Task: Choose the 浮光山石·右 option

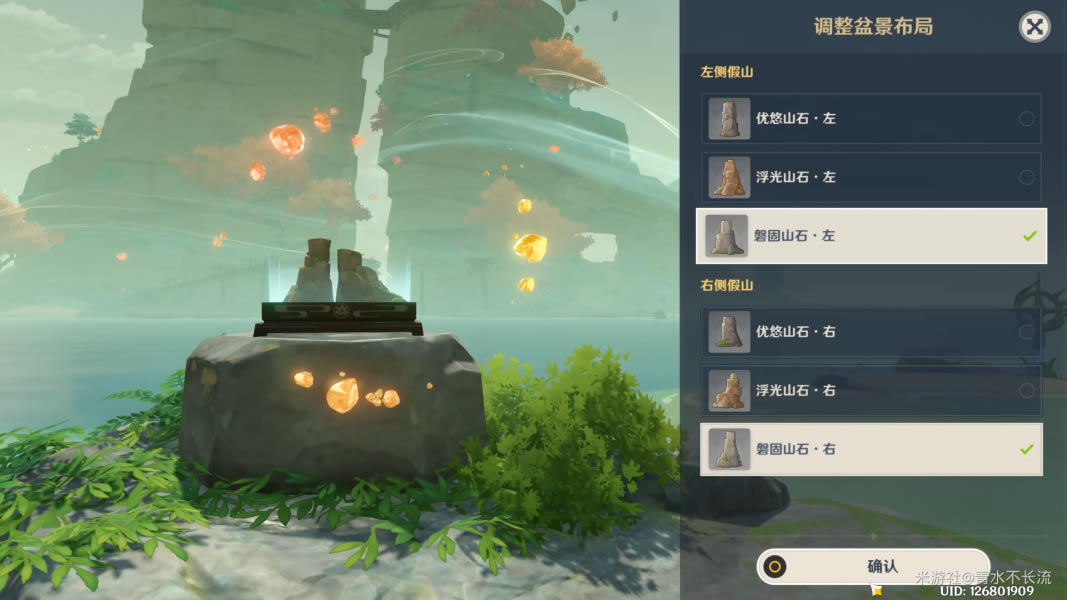Action: tap(870, 391)
